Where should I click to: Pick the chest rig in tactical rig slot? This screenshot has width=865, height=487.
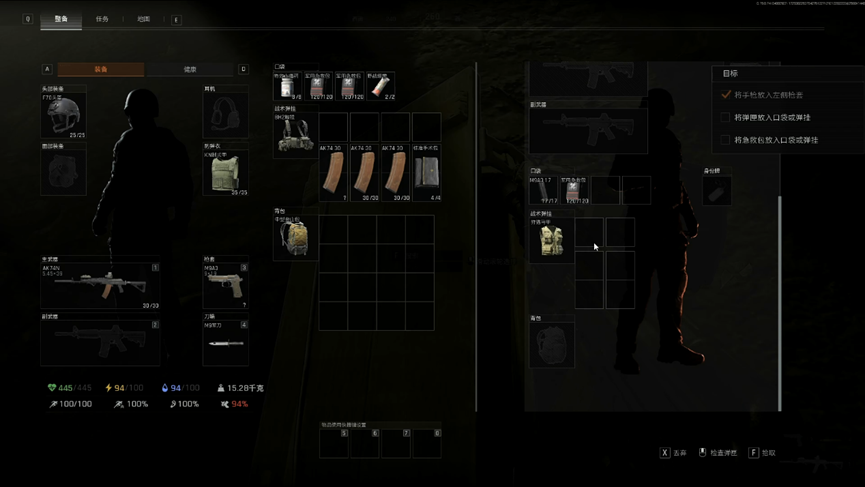click(x=295, y=137)
